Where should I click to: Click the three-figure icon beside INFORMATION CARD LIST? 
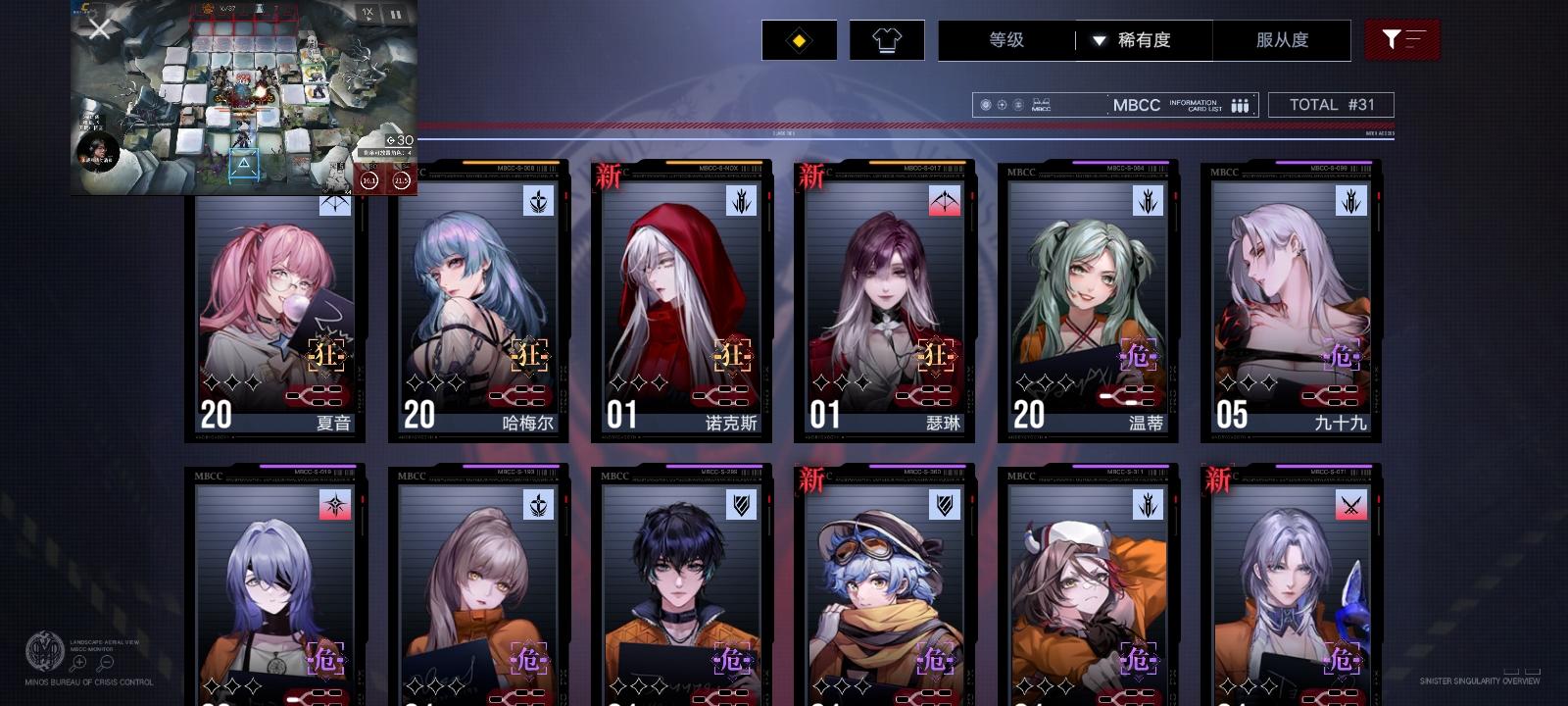(x=1239, y=104)
